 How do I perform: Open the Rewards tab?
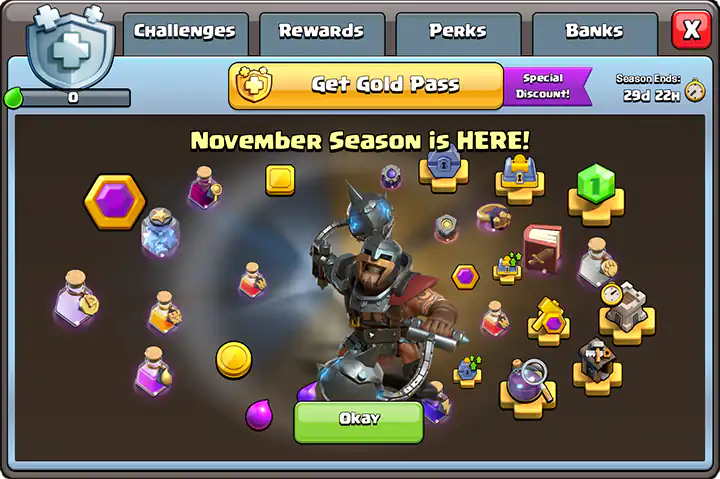point(321,32)
